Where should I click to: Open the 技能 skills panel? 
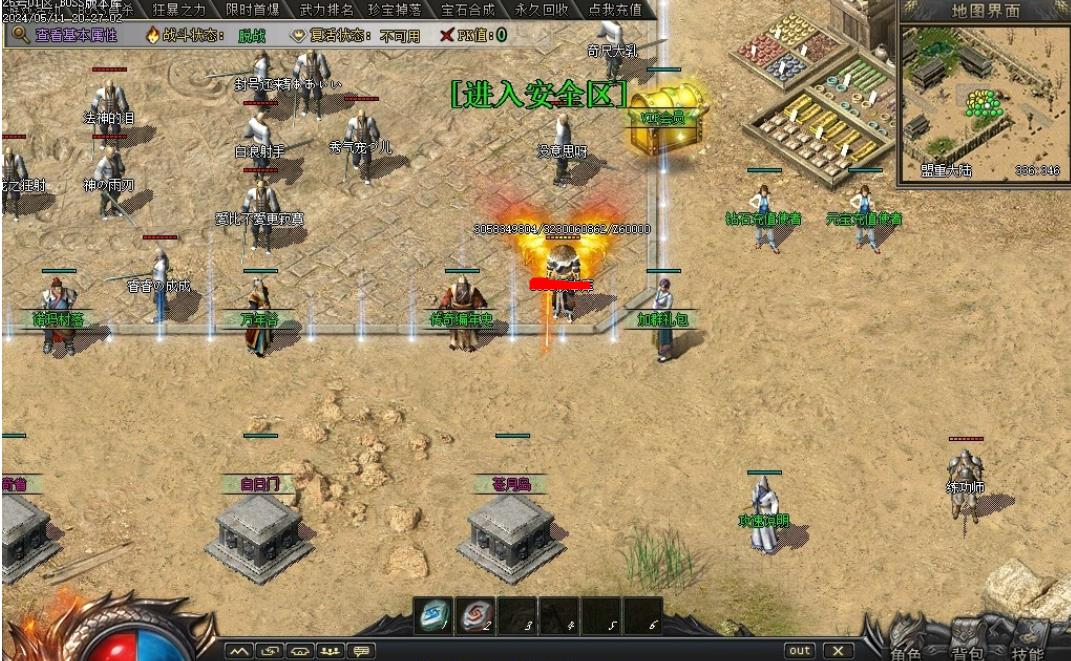coord(1027,653)
